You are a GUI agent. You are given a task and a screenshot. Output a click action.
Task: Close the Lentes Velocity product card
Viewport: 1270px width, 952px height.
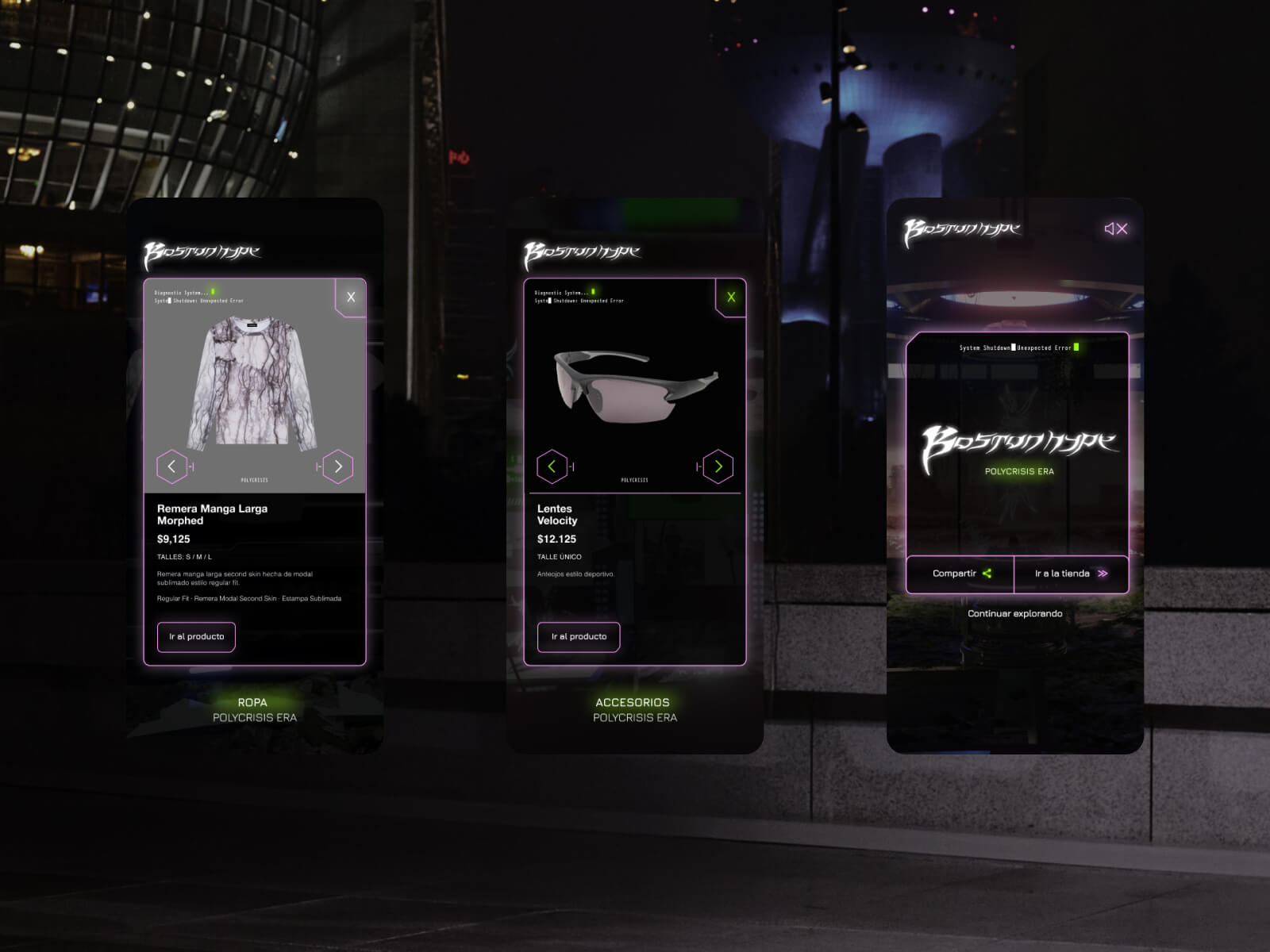[x=731, y=297]
